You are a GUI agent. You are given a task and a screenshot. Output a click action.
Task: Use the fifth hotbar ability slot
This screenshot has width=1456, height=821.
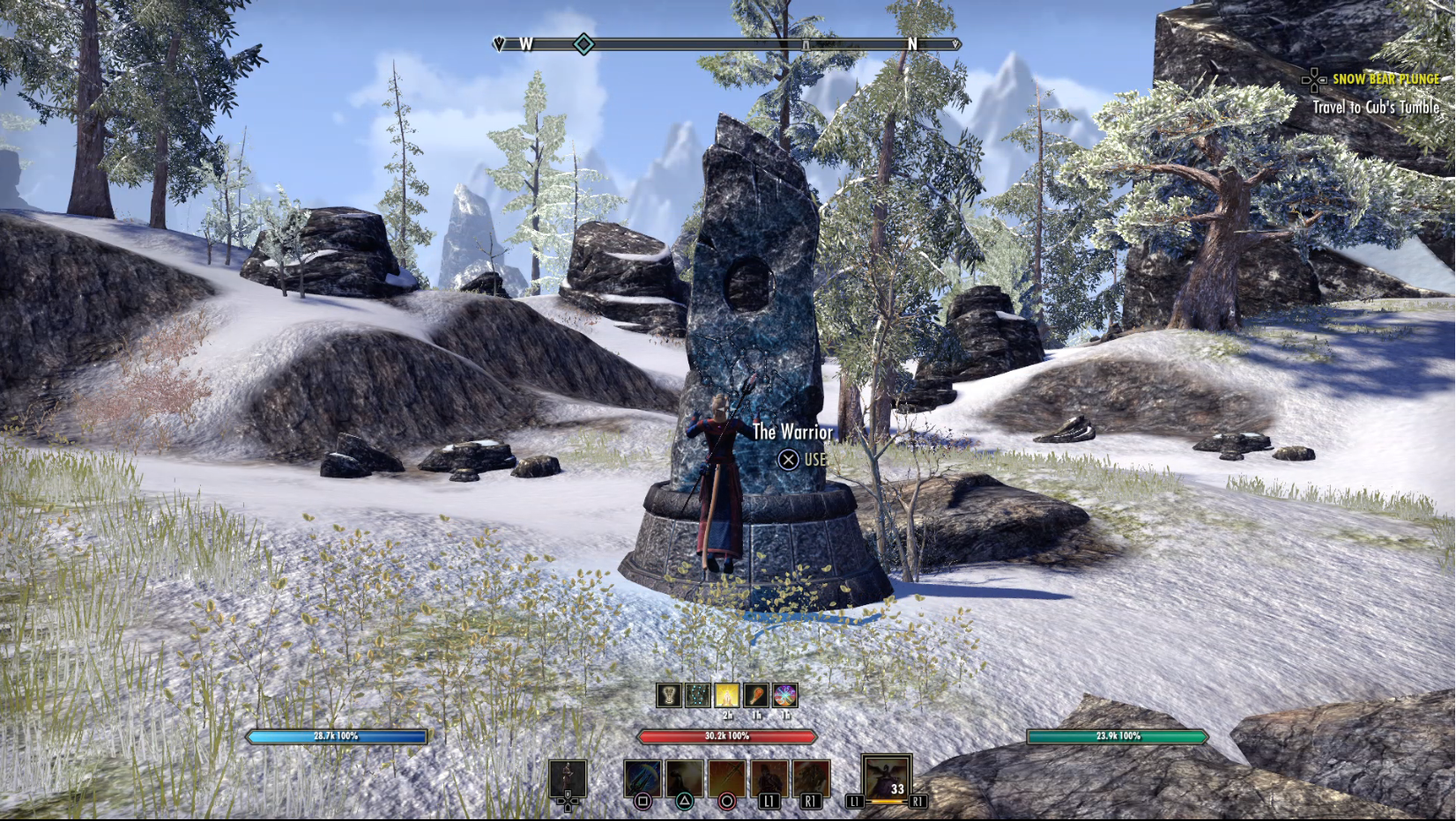point(811,780)
